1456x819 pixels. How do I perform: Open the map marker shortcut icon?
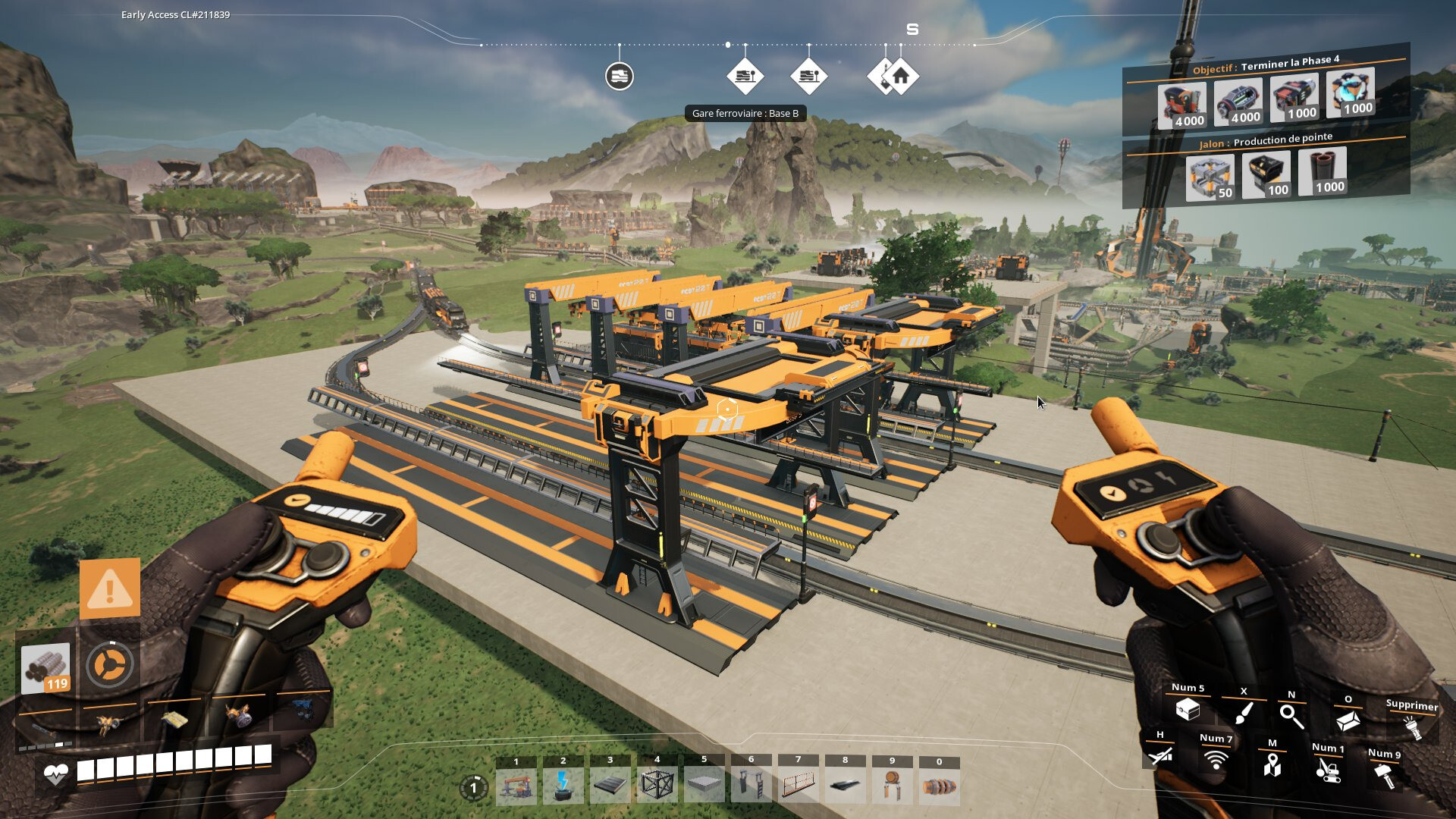(x=1272, y=764)
